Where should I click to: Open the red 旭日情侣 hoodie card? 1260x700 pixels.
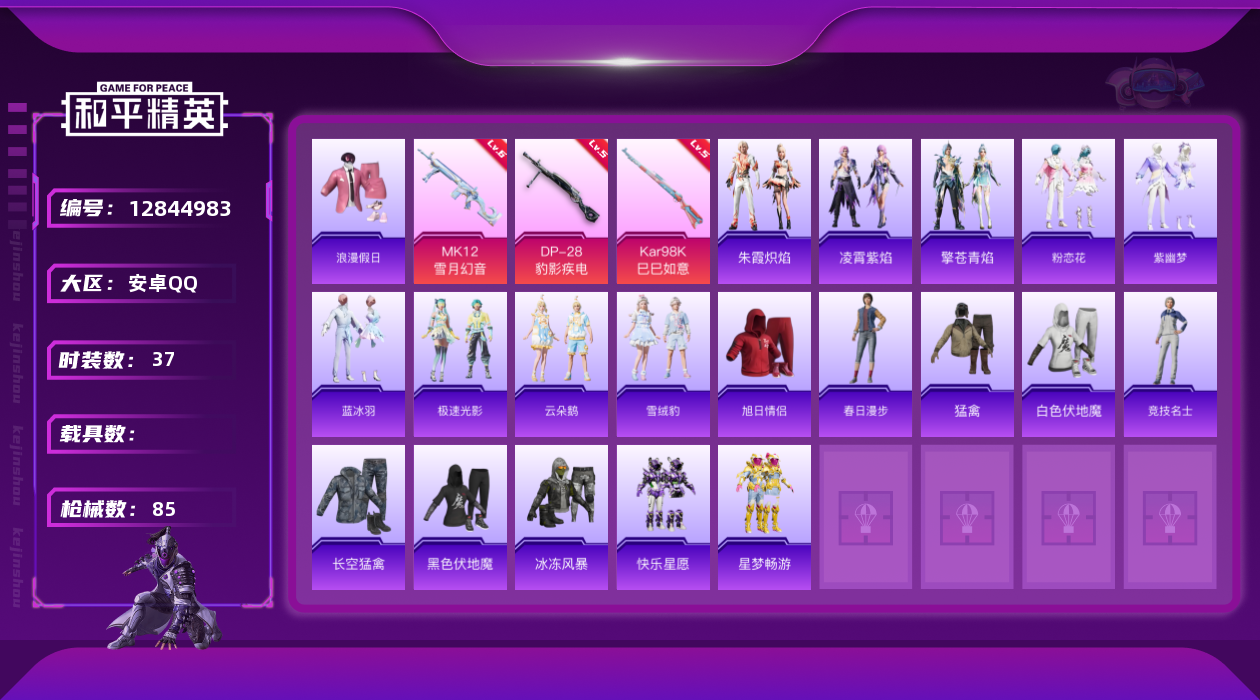pyautogui.click(x=764, y=364)
